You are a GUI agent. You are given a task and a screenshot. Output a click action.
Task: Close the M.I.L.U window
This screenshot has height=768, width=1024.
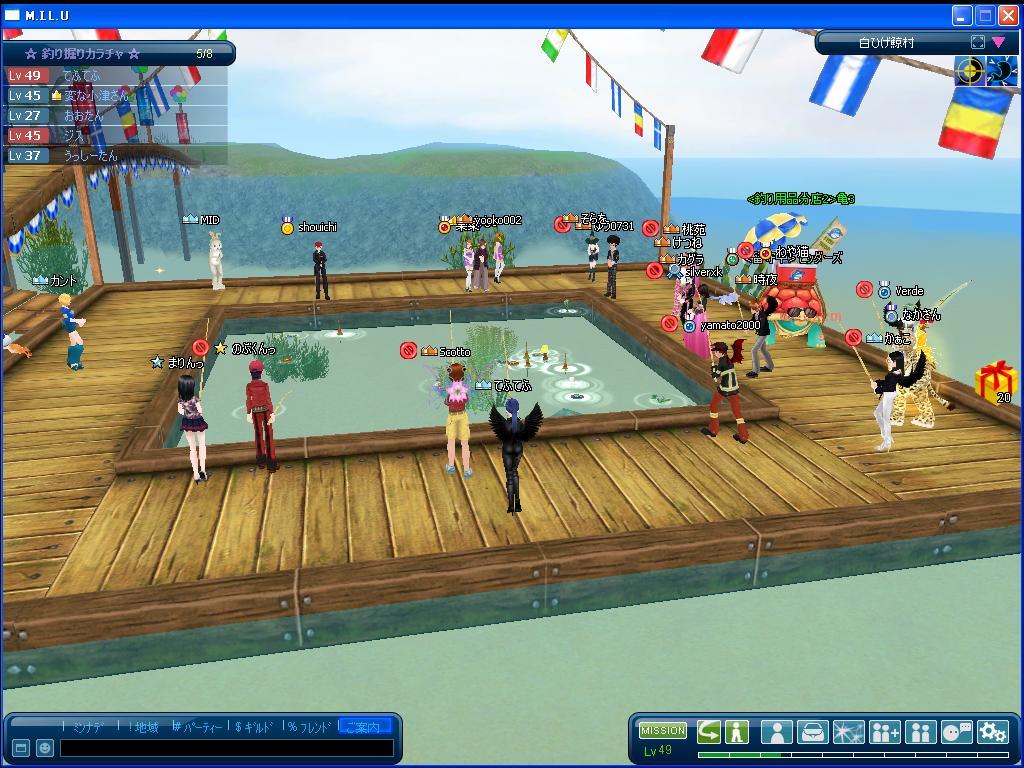[1007, 15]
